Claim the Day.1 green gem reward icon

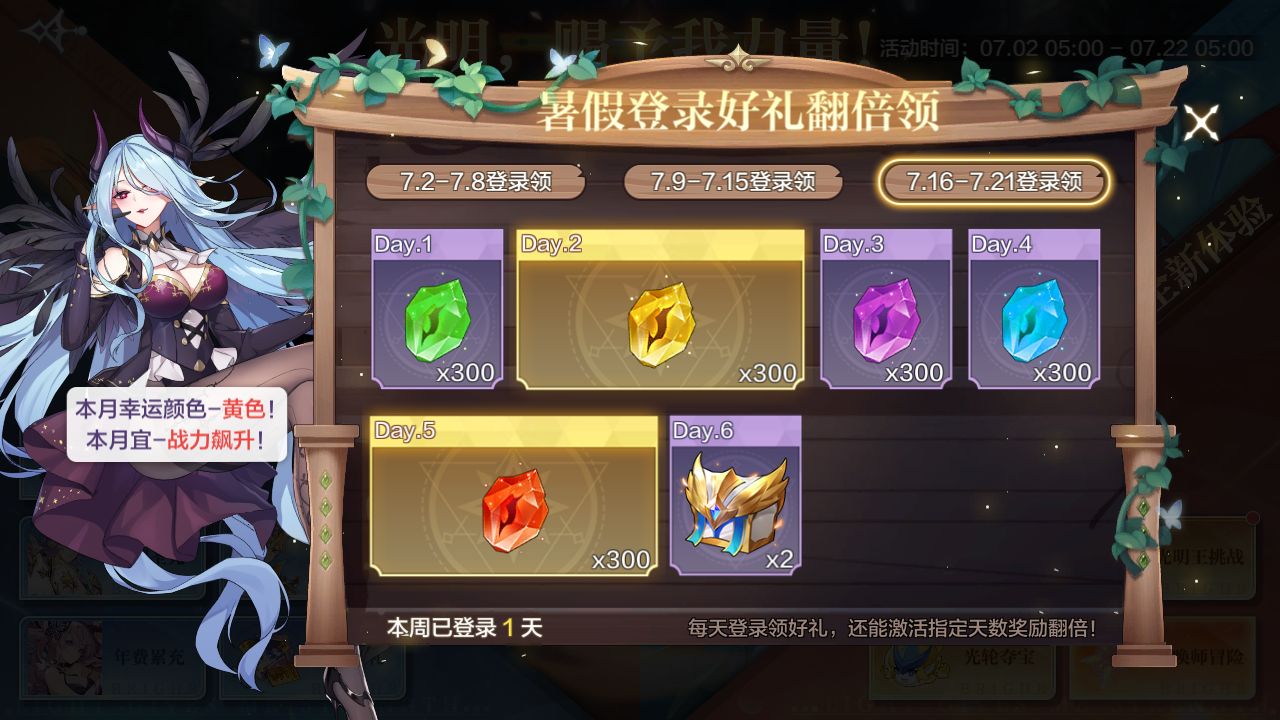[x=435, y=320]
